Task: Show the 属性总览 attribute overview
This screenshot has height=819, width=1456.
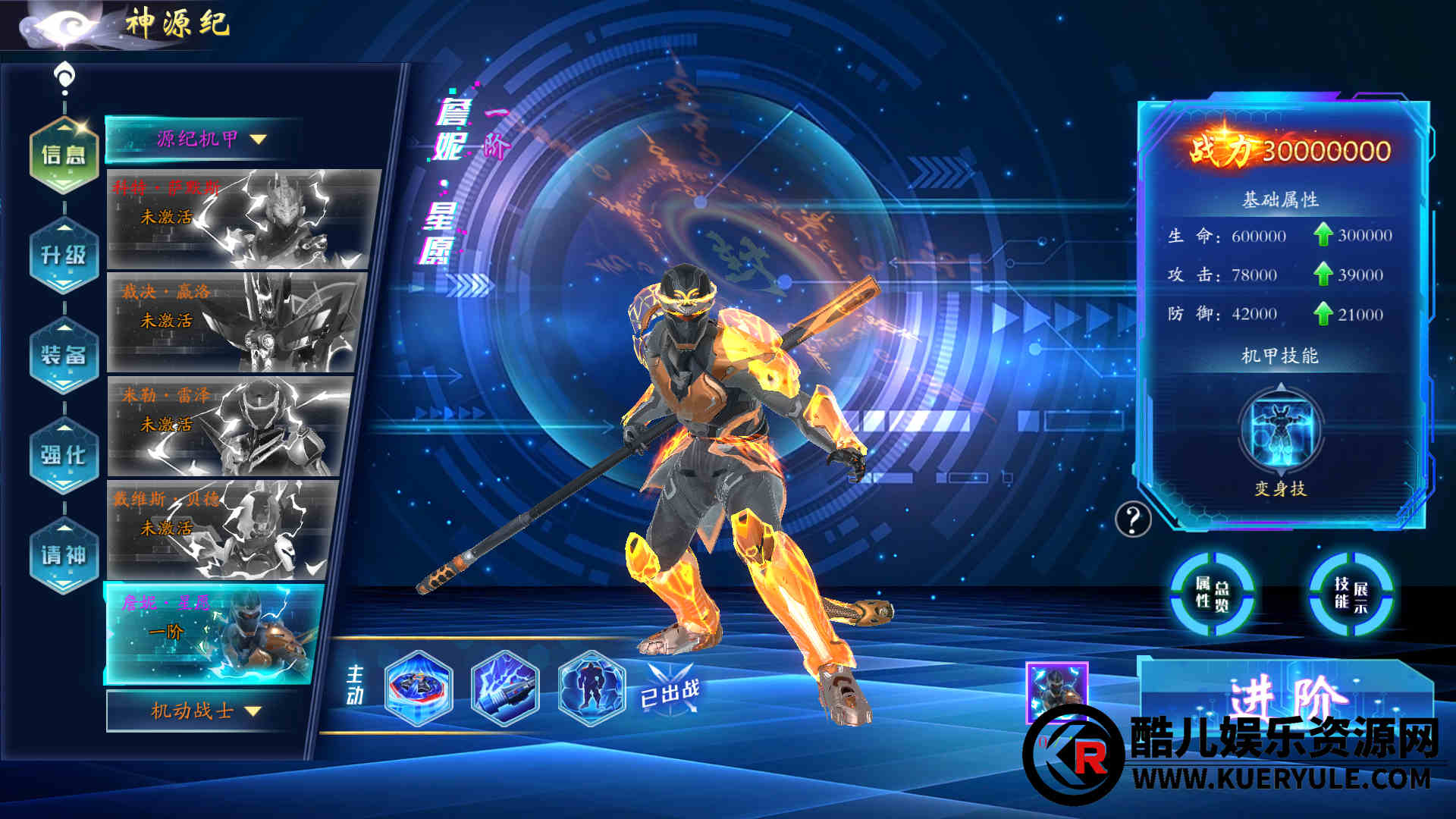Action: (x=1212, y=594)
